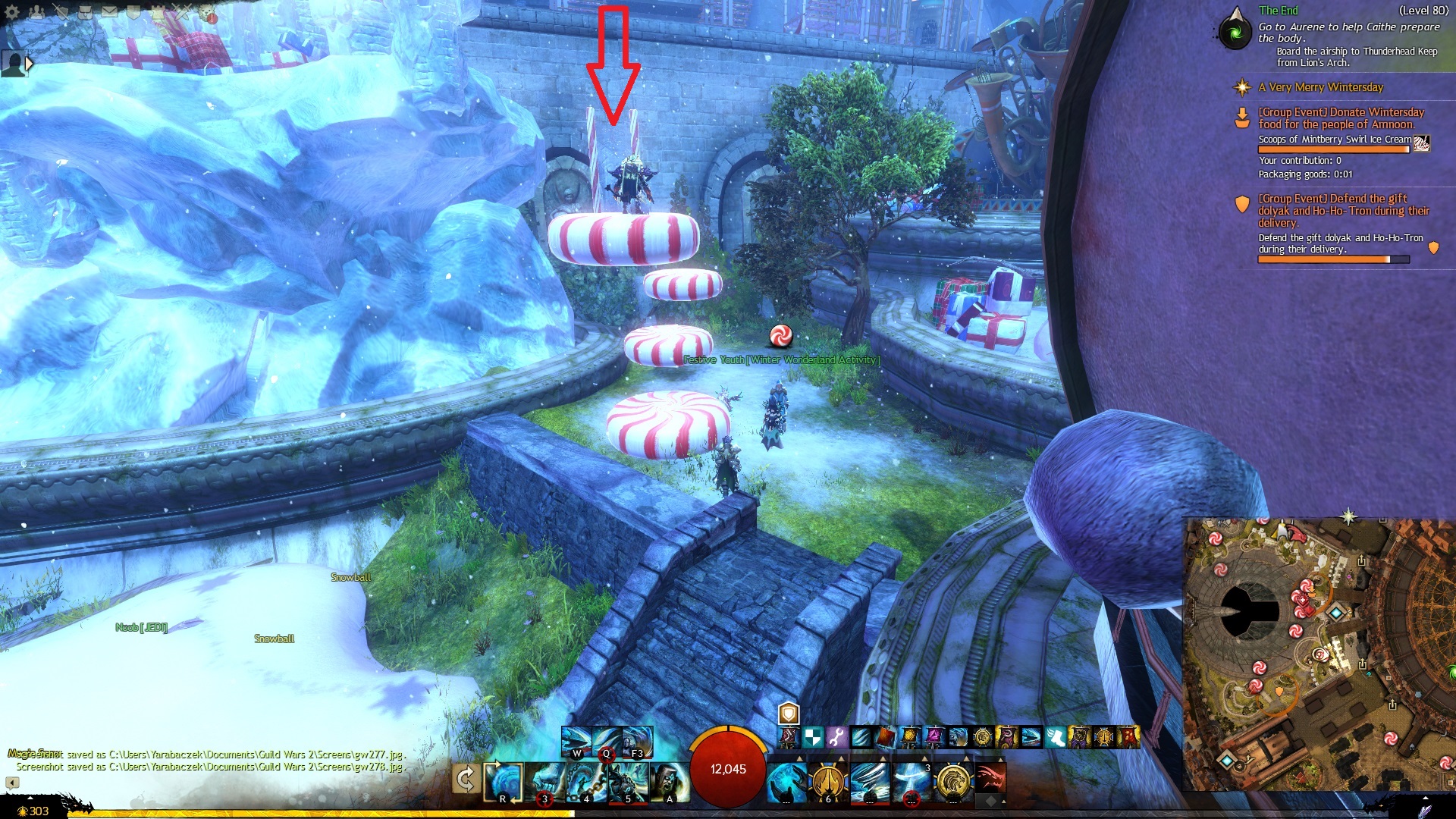Screen dimensions: 1456x819
Task: Open the inventory bag icon
Action: (85, 12)
